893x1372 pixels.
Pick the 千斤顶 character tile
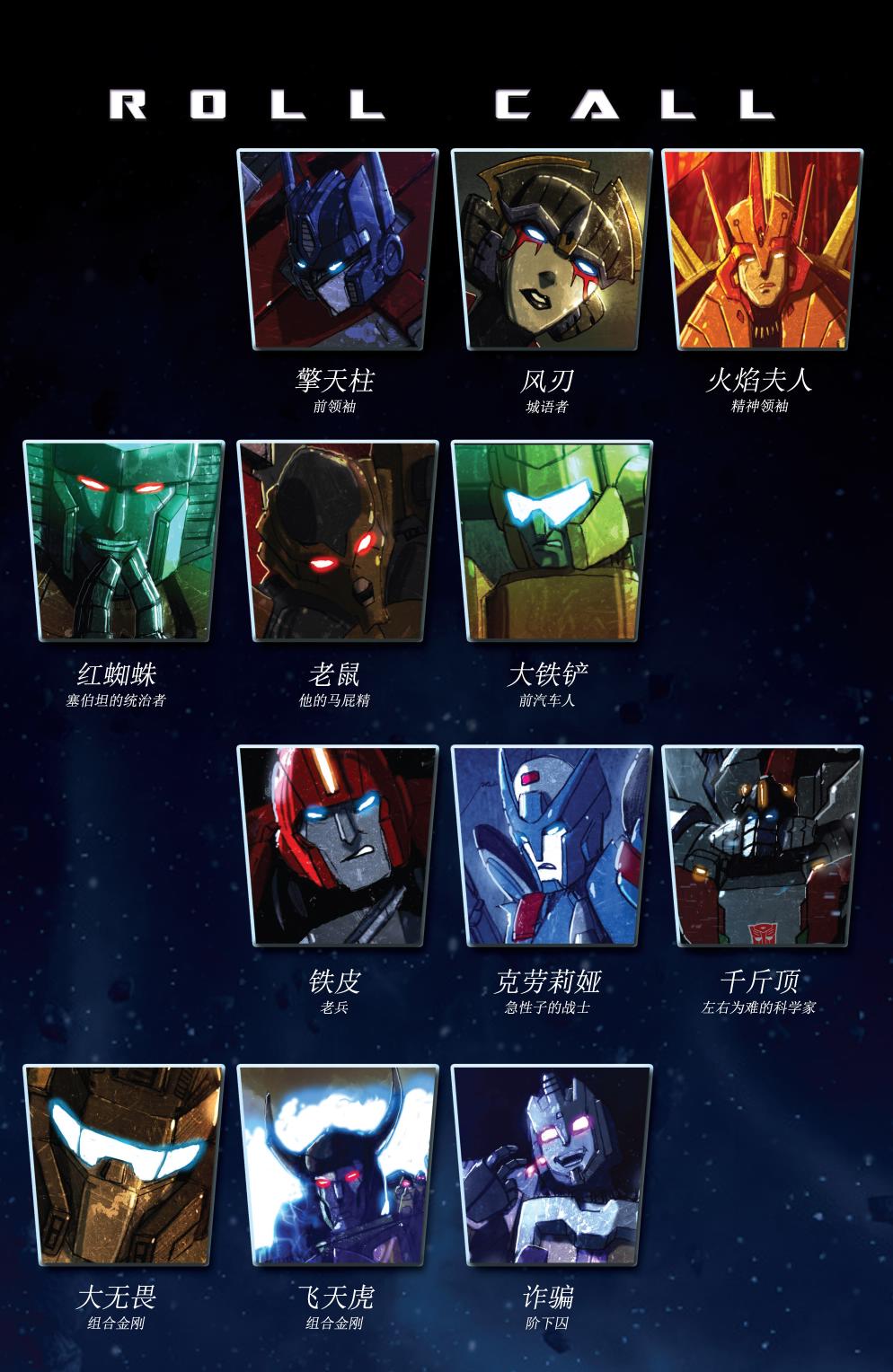(762, 845)
